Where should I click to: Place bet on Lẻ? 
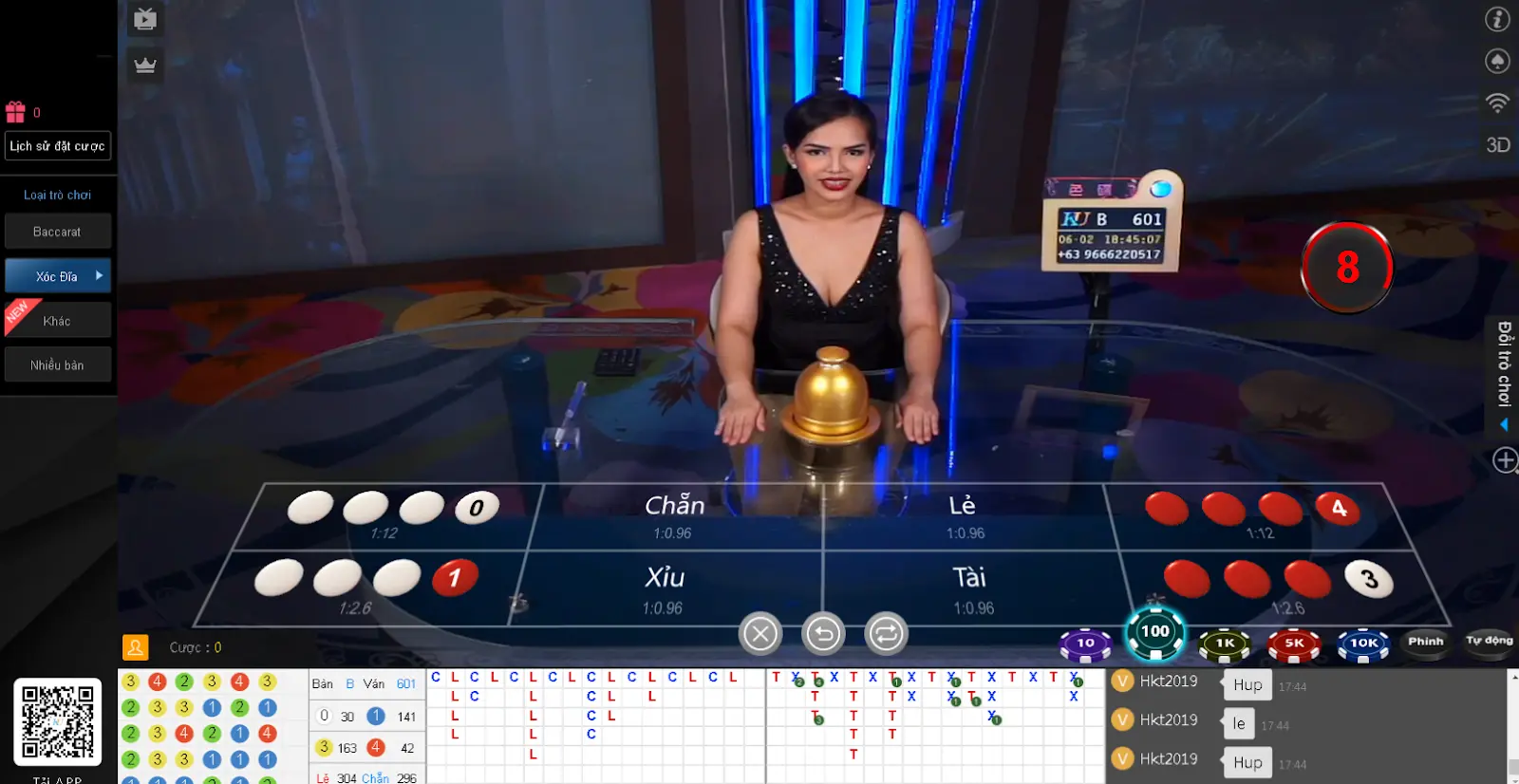pos(964,516)
